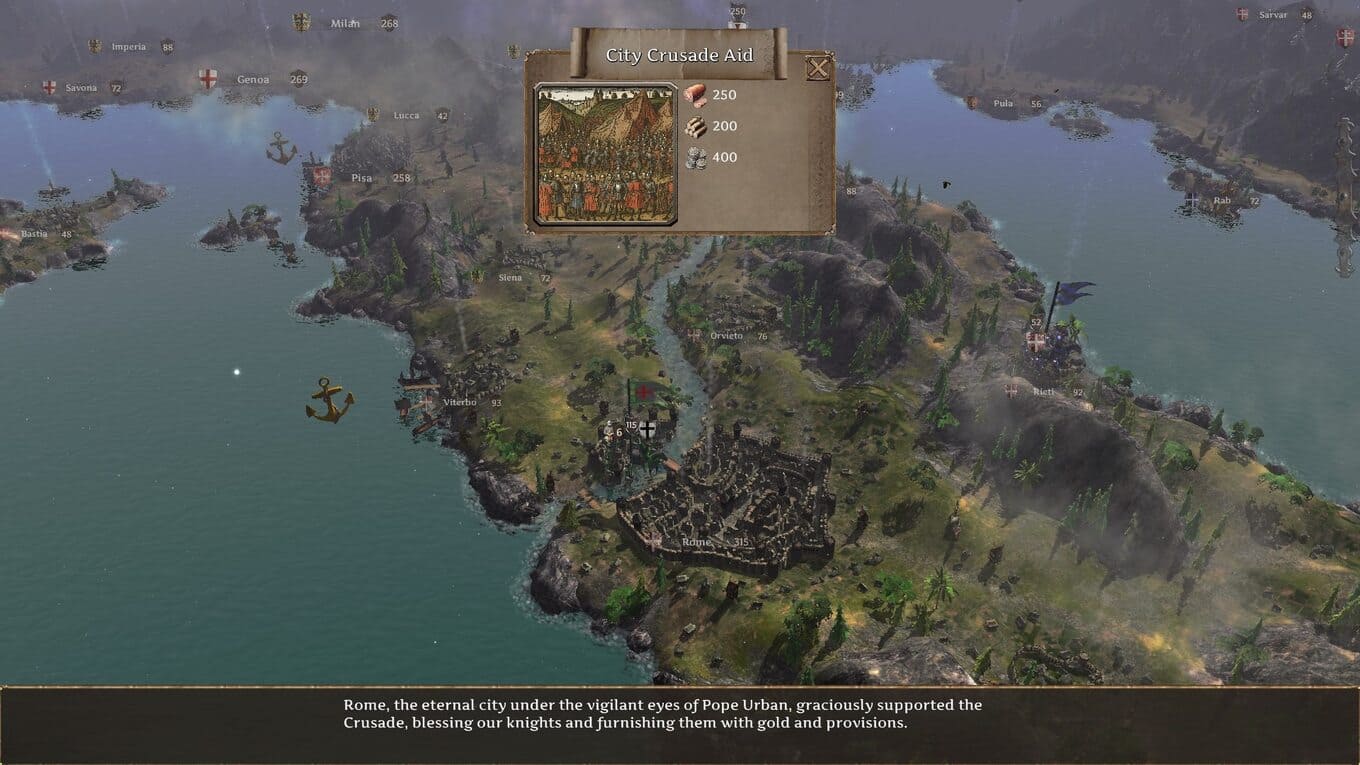The image size is (1360, 765).
Task: Choose the Savona city label
Action: pos(81,88)
